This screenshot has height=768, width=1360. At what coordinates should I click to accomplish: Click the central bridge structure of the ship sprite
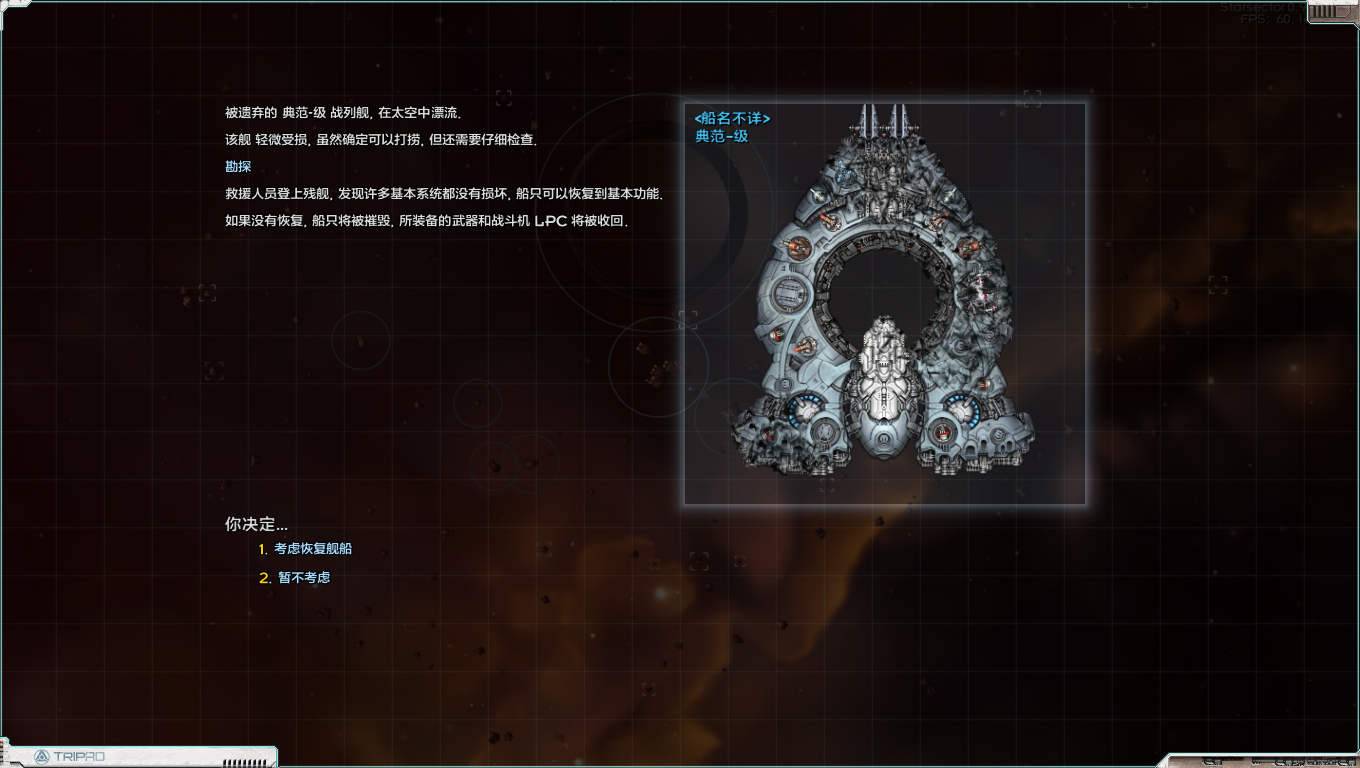pos(882,390)
